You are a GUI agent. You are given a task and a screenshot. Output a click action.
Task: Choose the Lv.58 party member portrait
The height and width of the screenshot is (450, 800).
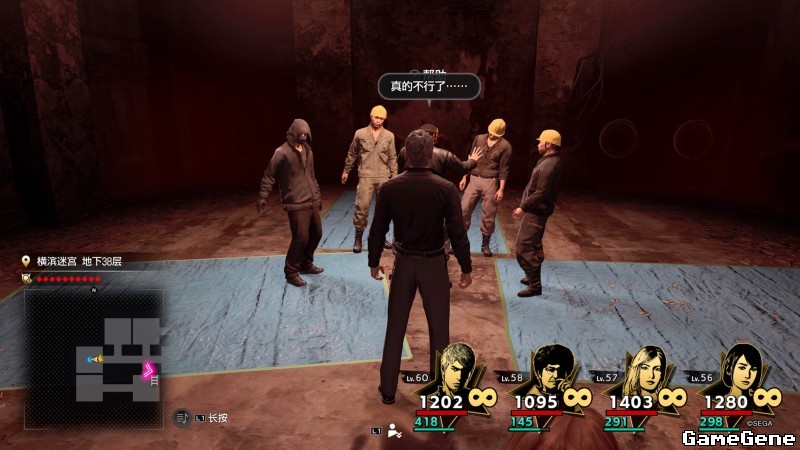coord(553,368)
